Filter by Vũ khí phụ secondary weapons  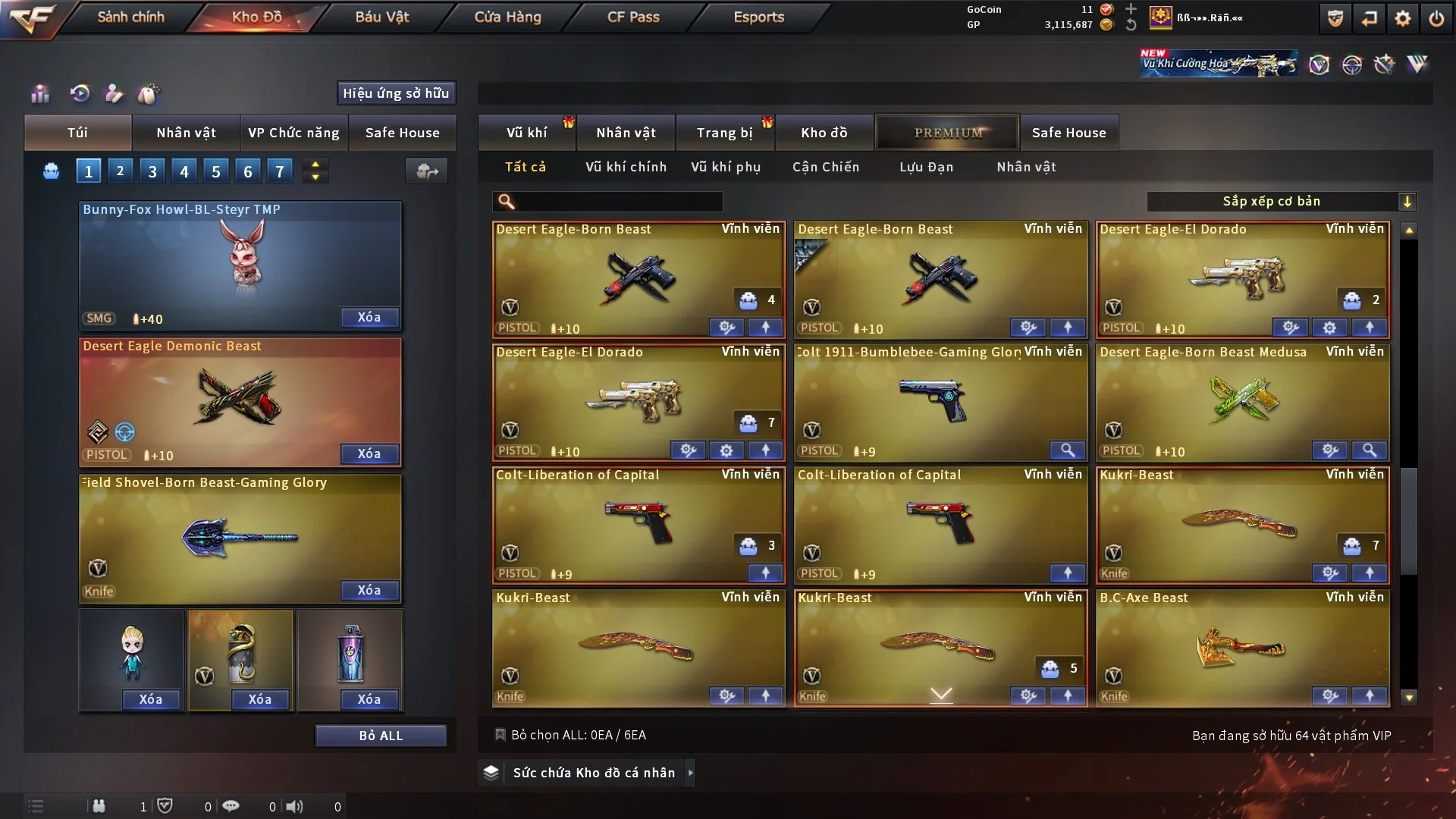click(x=726, y=167)
